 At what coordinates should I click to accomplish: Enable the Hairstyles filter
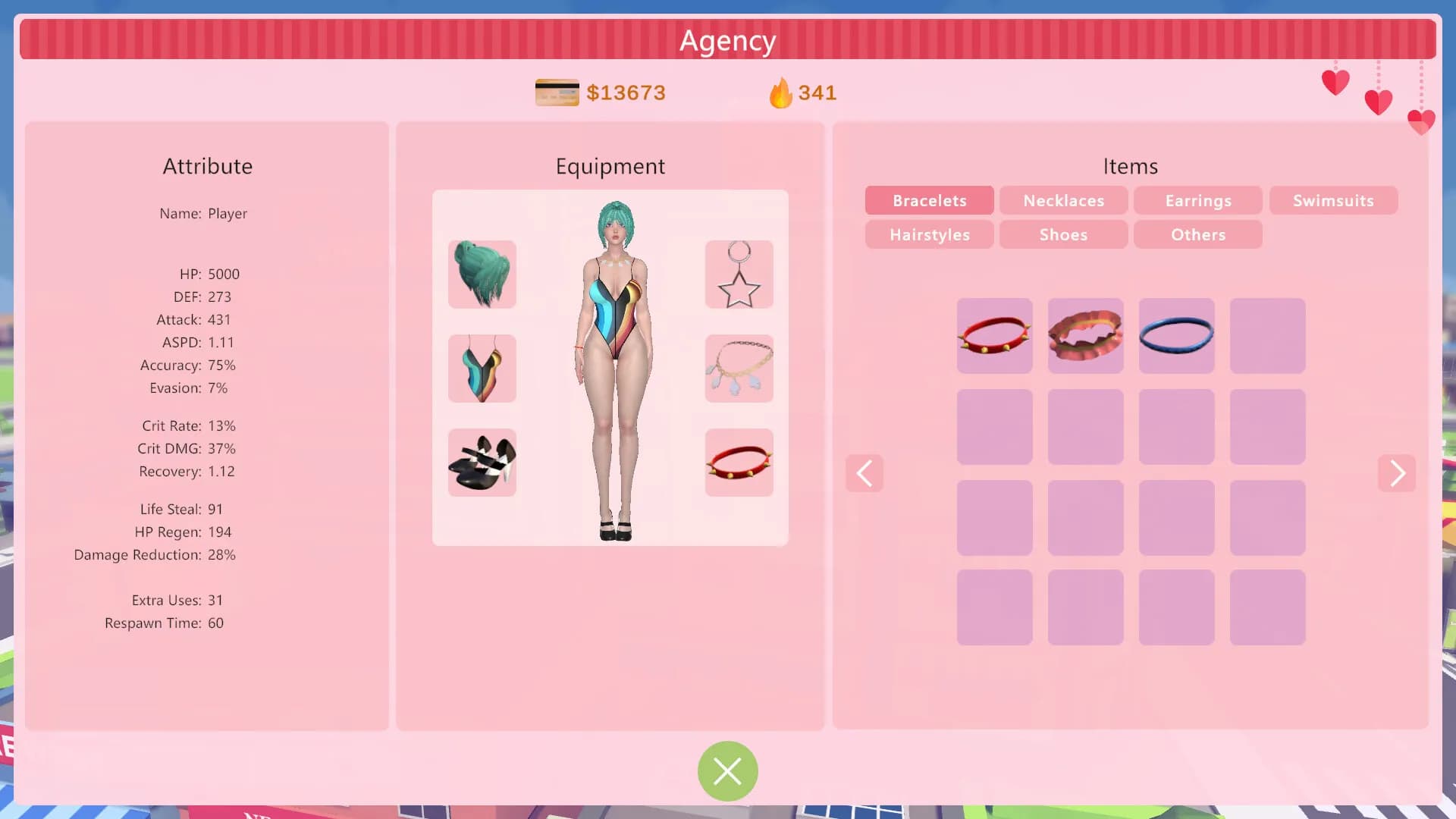click(x=929, y=234)
